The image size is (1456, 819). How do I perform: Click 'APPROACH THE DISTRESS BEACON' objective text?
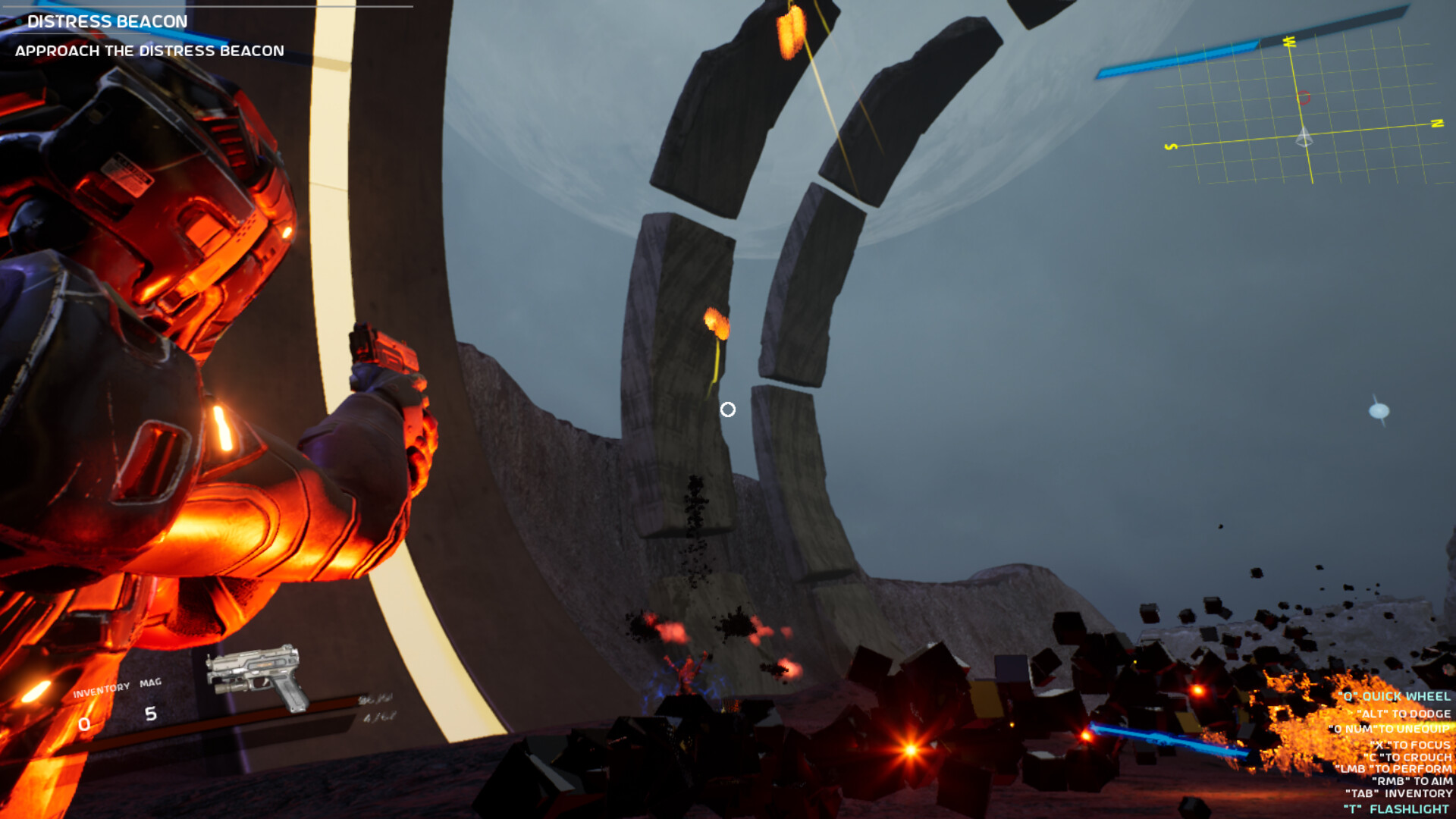tap(149, 51)
